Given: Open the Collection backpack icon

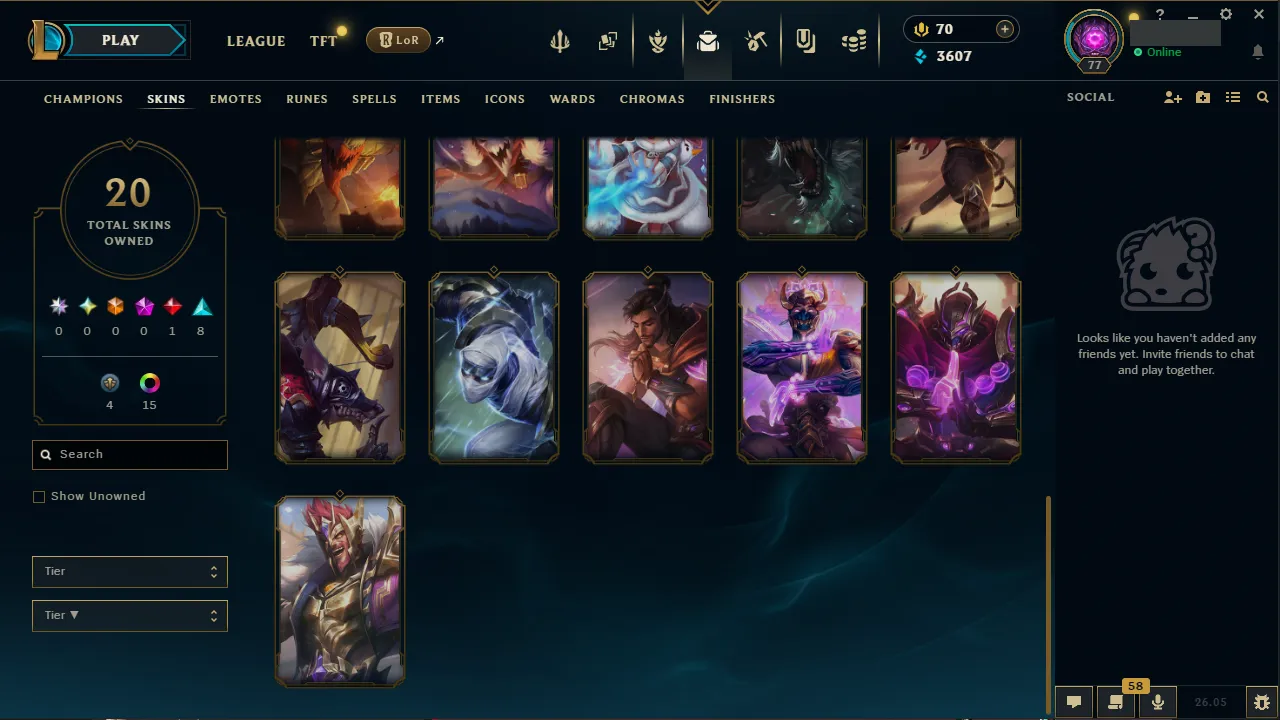Looking at the screenshot, I should click(708, 40).
